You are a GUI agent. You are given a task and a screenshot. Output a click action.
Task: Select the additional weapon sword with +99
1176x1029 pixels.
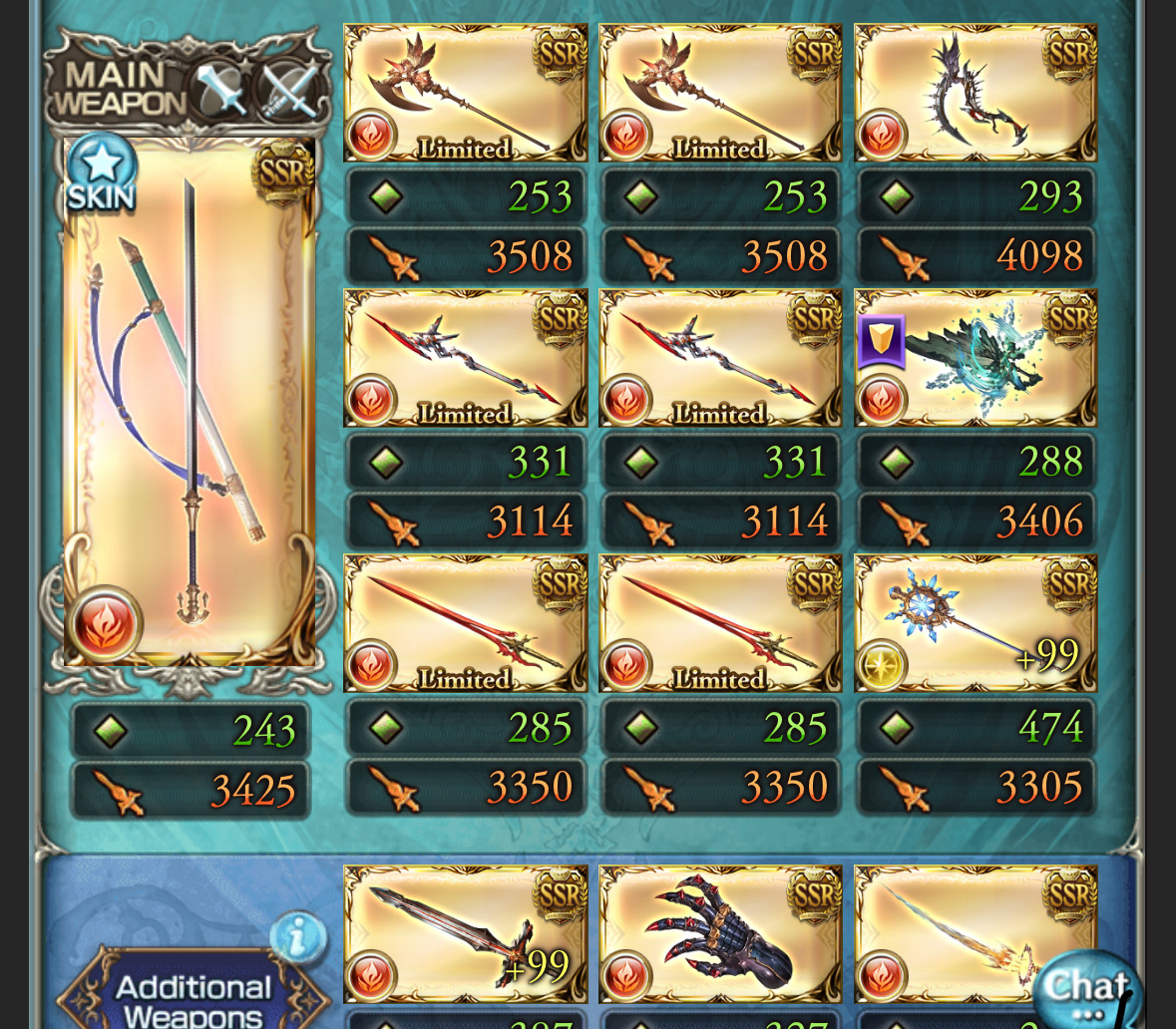pos(465,935)
